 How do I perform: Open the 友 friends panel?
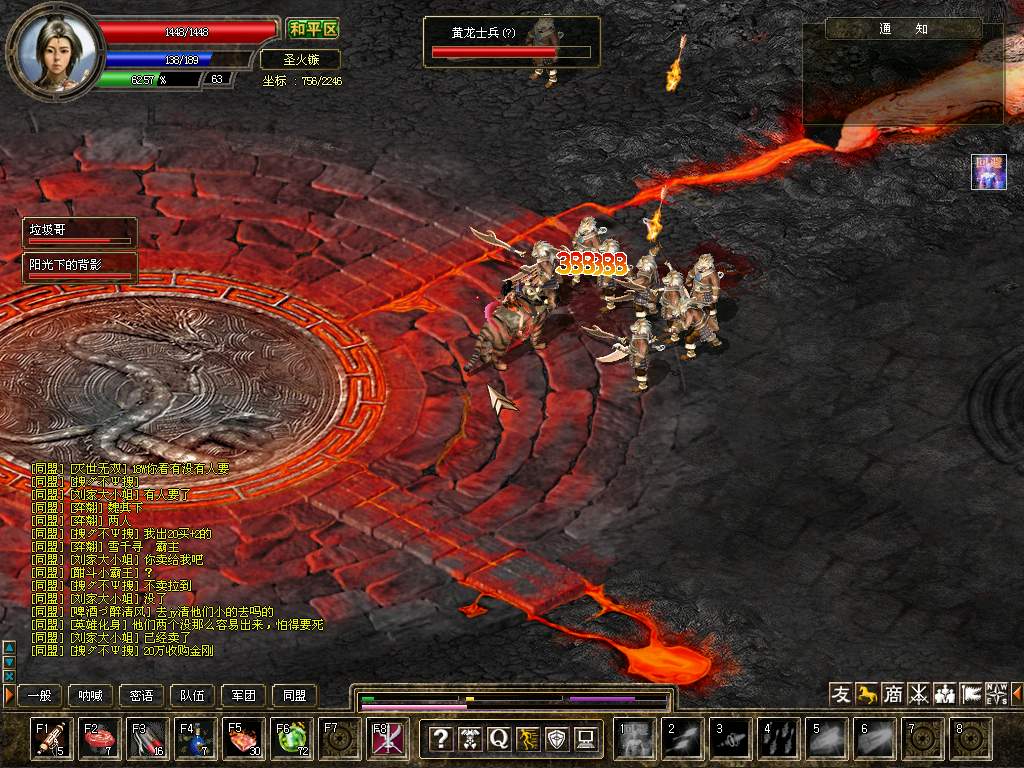click(x=841, y=693)
